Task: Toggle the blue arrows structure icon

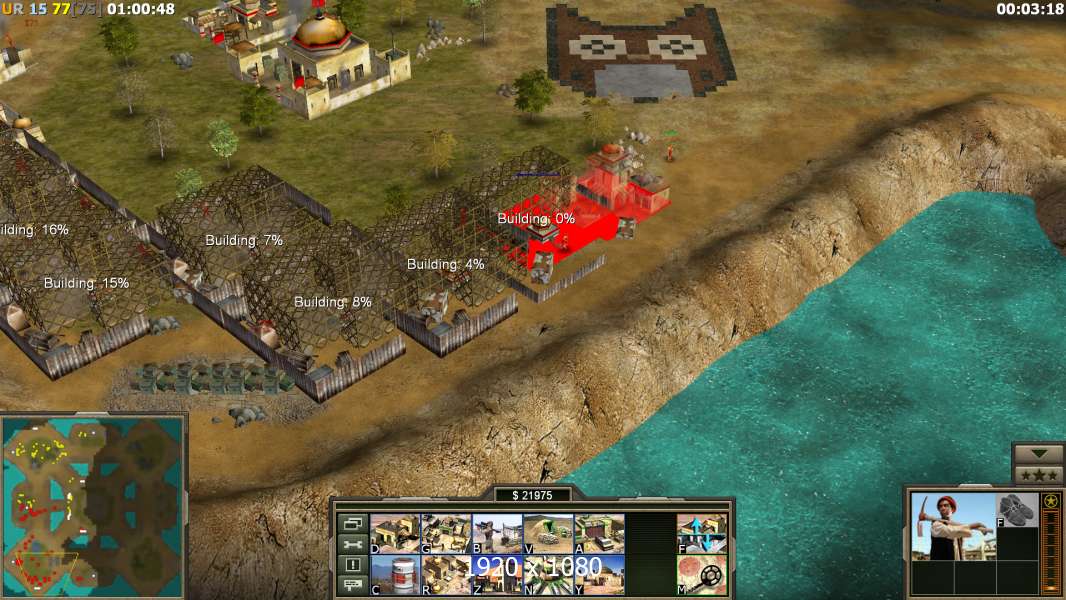Action: click(702, 534)
